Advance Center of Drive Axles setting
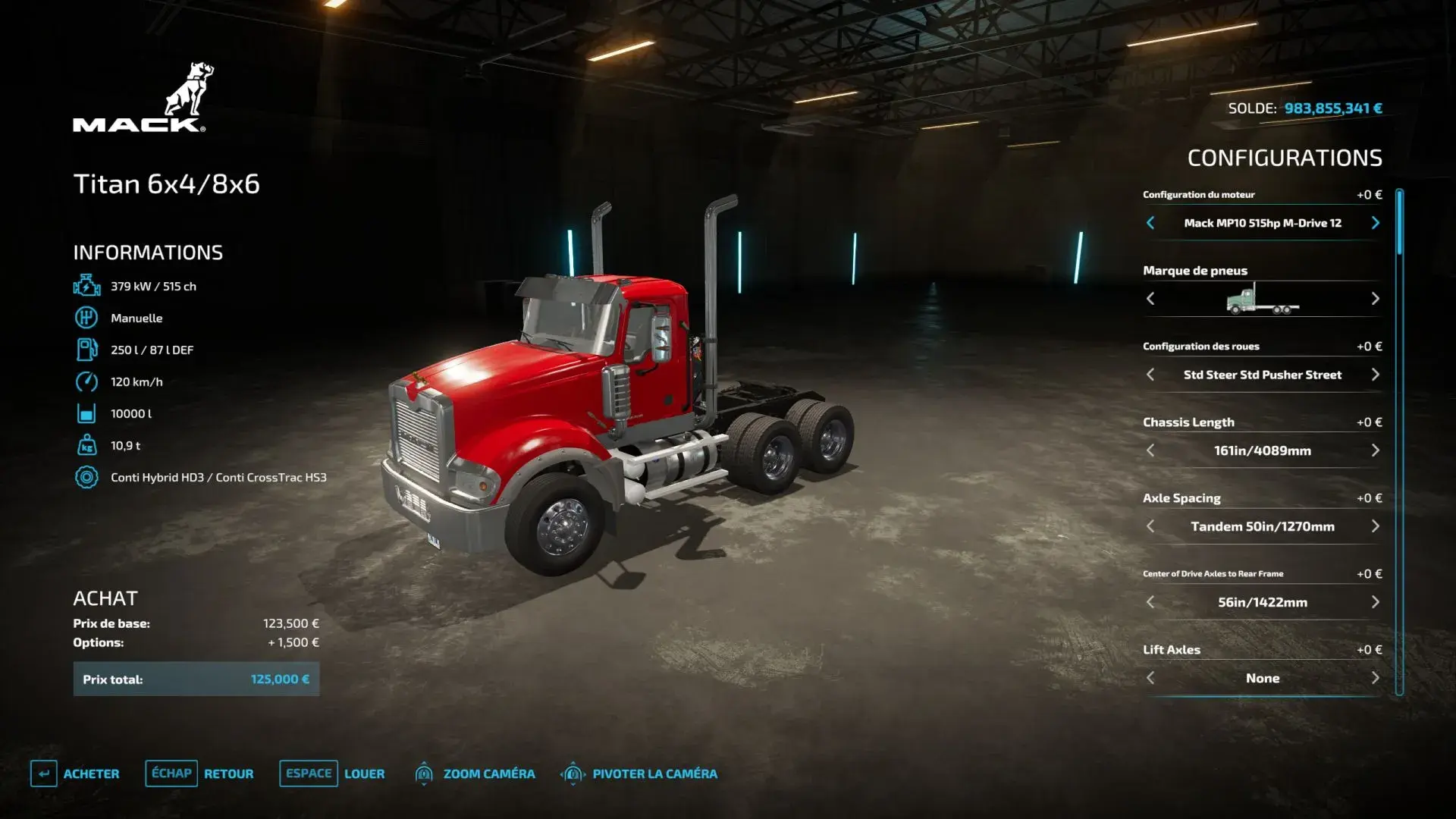Image resolution: width=1456 pixels, height=819 pixels. [1375, 602]
